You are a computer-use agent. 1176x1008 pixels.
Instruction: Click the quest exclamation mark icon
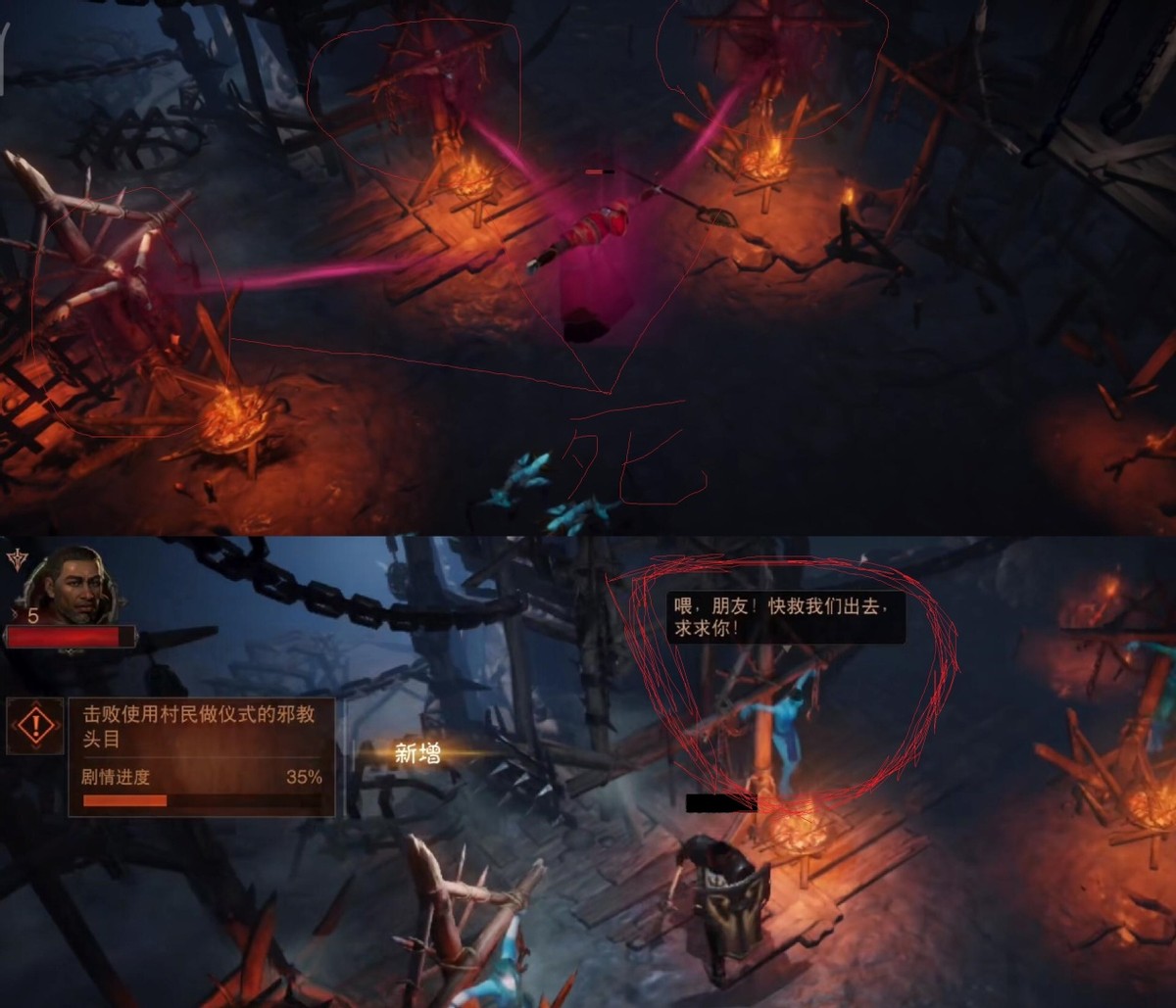click(35, 726)
